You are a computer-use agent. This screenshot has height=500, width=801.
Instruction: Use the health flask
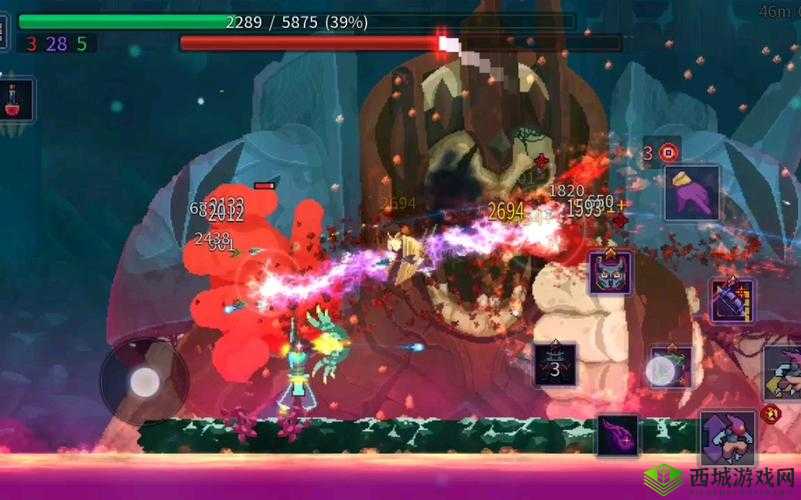17,100
